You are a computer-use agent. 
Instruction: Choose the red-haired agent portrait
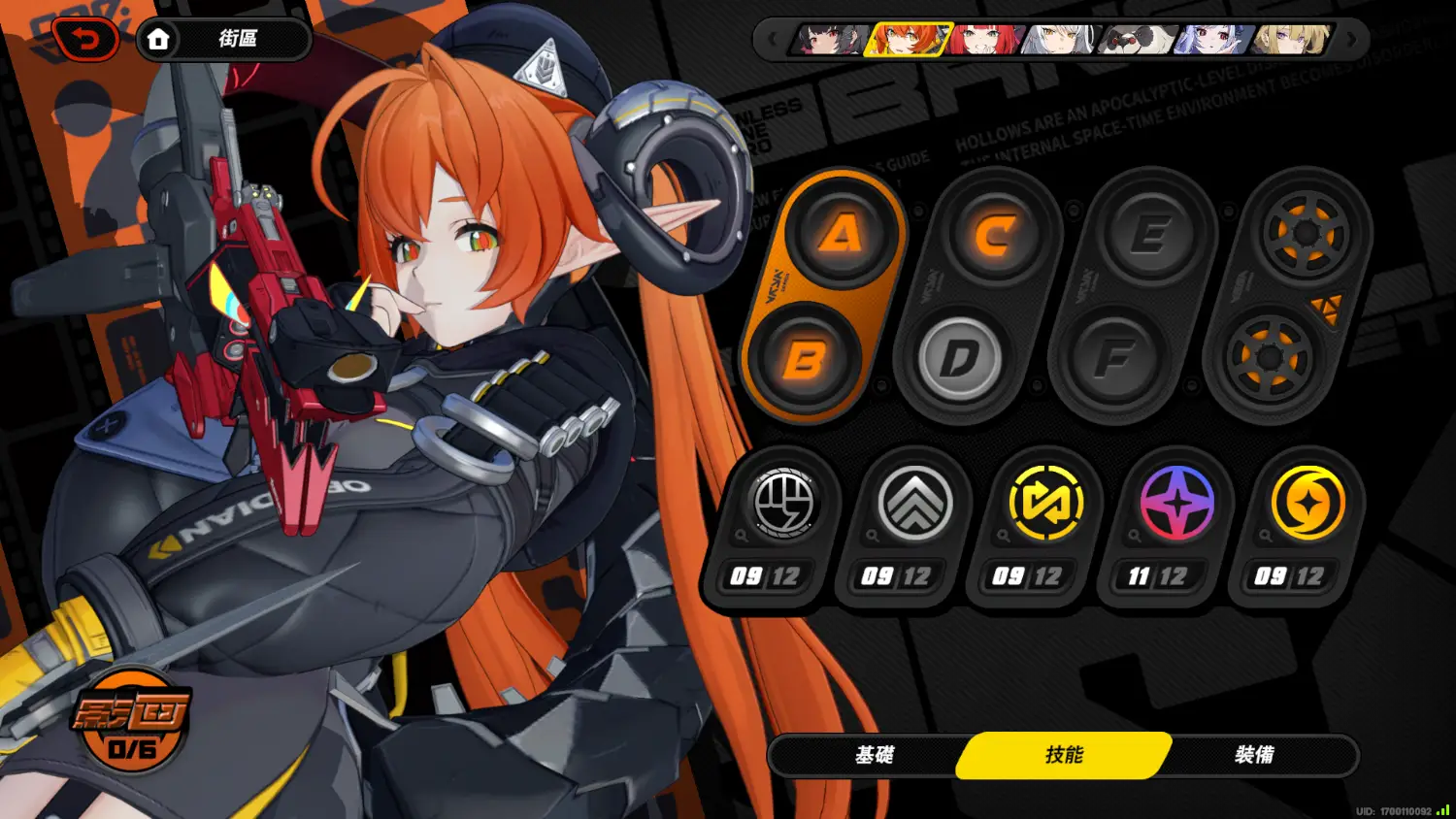[x=985, y=40]
